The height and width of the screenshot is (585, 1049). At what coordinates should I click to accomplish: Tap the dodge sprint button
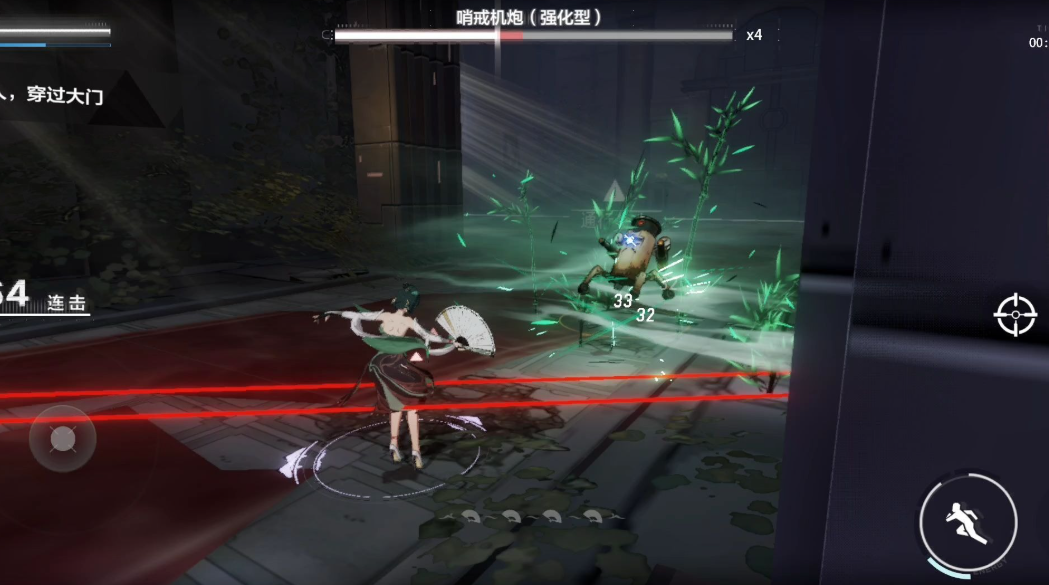coord(967,522)
